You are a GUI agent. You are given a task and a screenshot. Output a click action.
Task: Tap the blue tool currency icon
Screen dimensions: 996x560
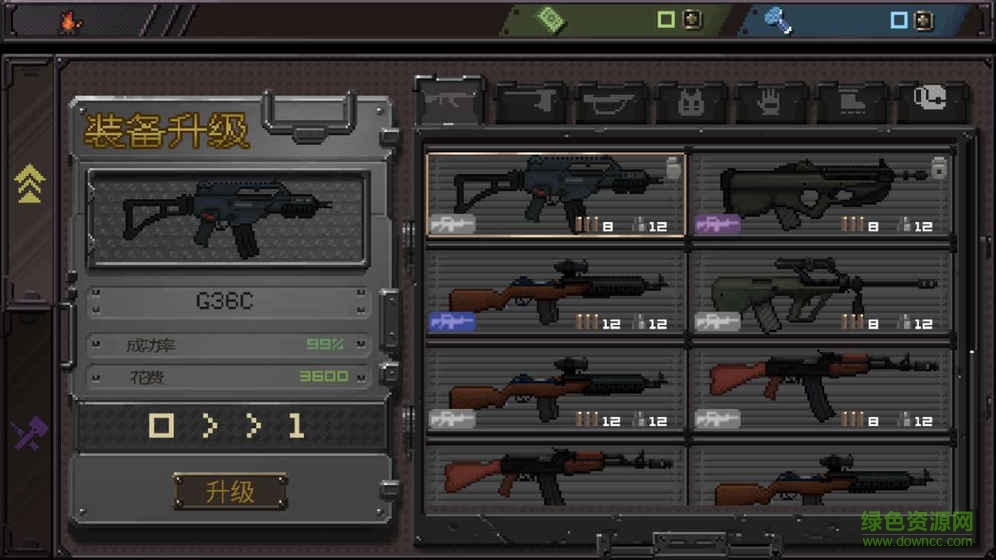[x=778, y=19]
